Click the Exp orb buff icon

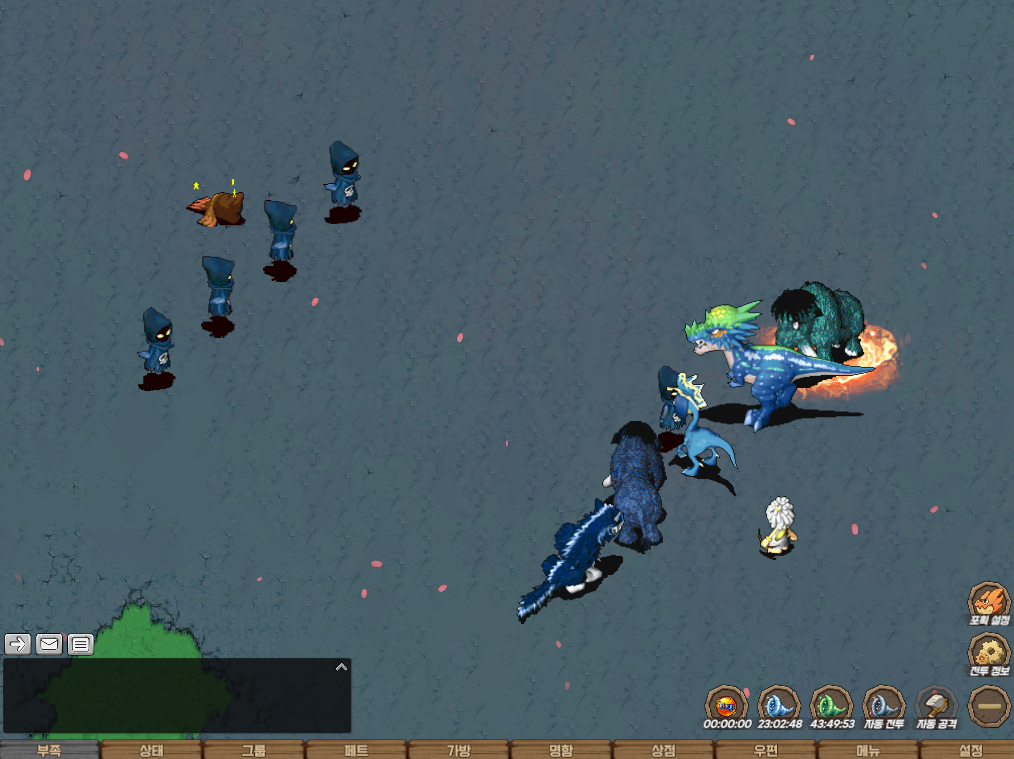pyautogui.click(x=726, y=703)
